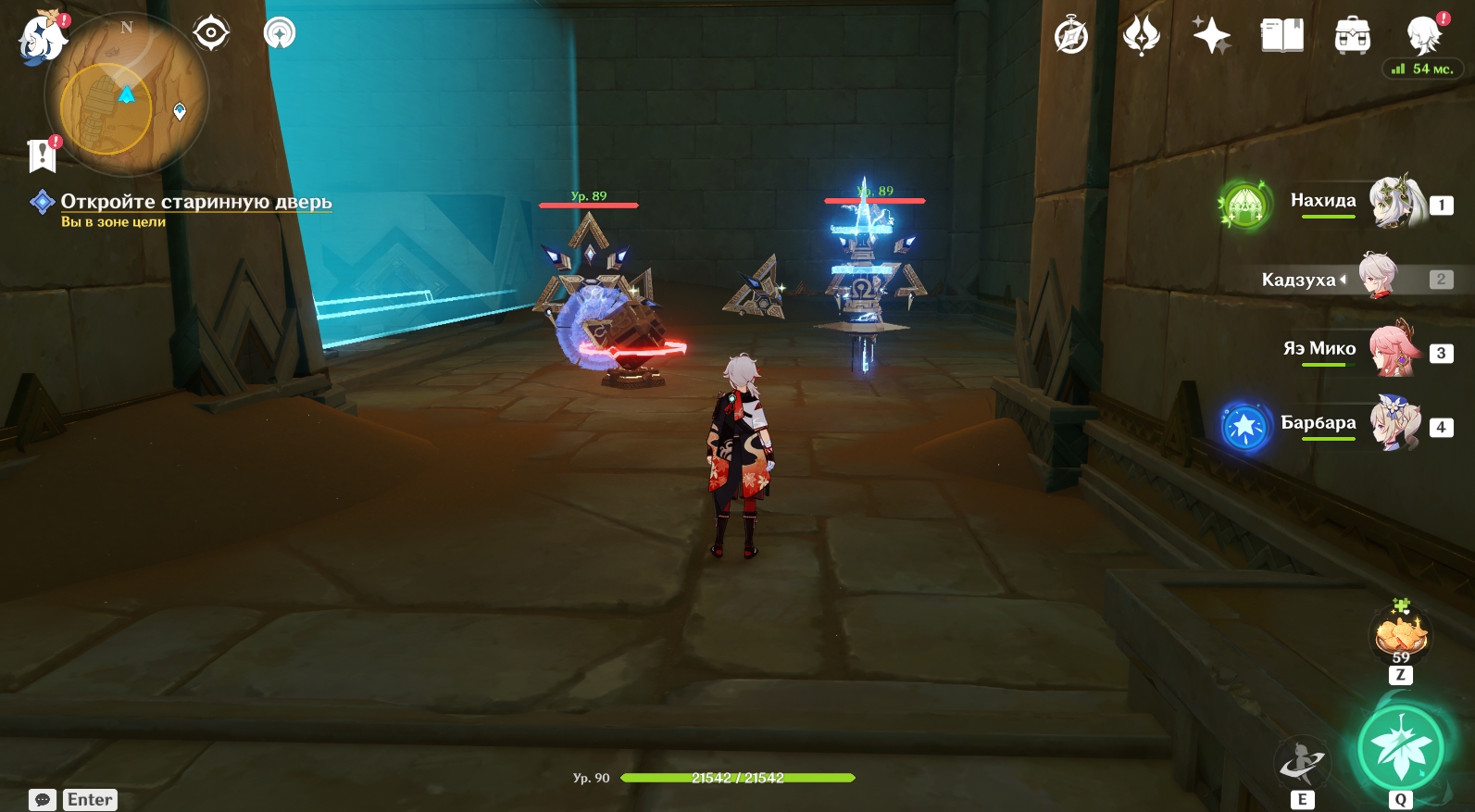This screenshot has height=812, width=1475.
Task: Open the adventurer handbook book icon
Action: coord(1281,37)
